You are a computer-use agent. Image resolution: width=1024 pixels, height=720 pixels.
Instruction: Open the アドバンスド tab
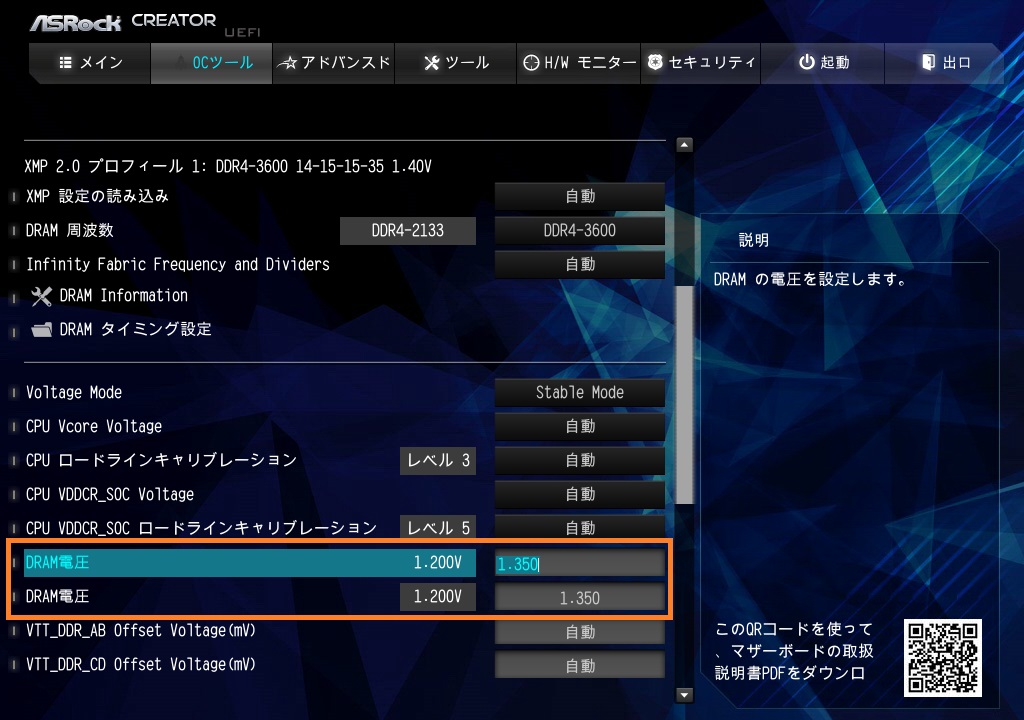[x=334, y=63]
